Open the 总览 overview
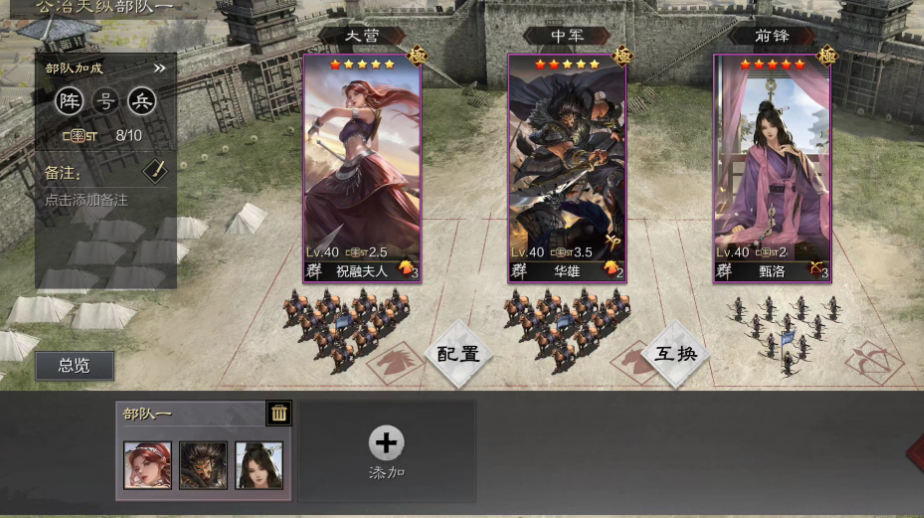Image resolution: width=924 pixels, height=518 pixels. tap(74, 366)
